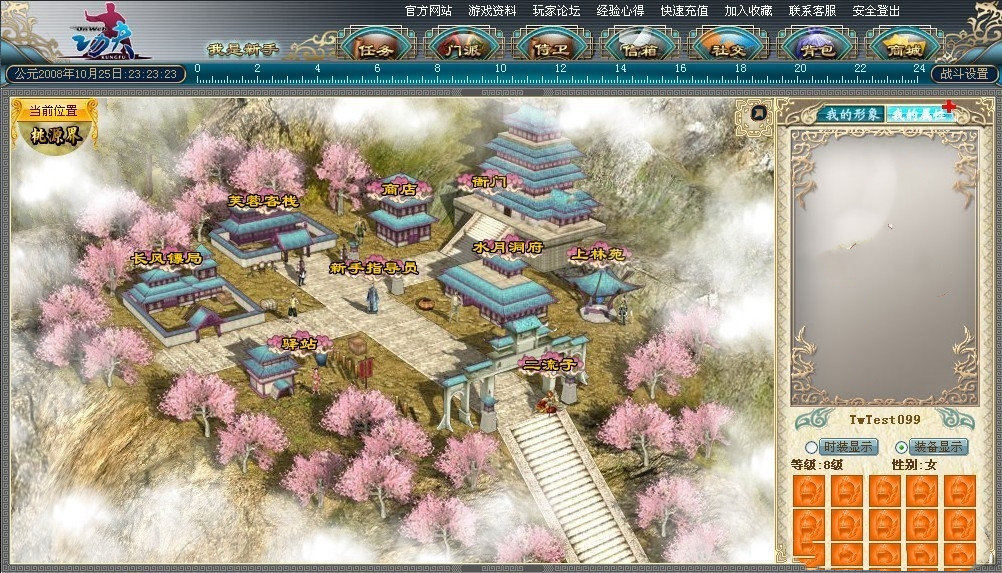Contact support via 联系客服 link
Image resolution: width=1002 pixels, height=573 pixels.
click(x=813, y=11)
